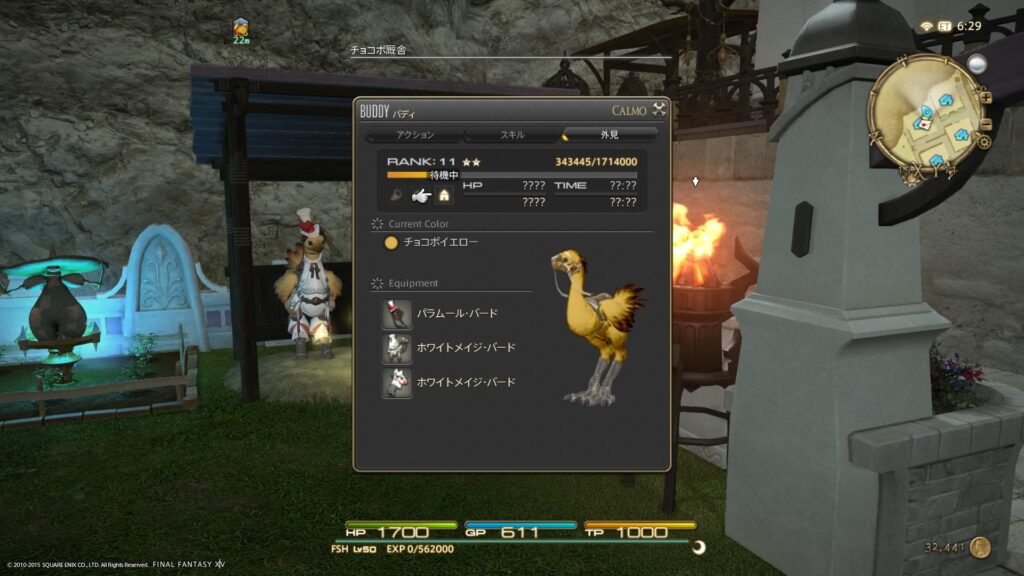Select the 外見 appearance tab
Screen dimensions: 1024x576
[610, 134]
